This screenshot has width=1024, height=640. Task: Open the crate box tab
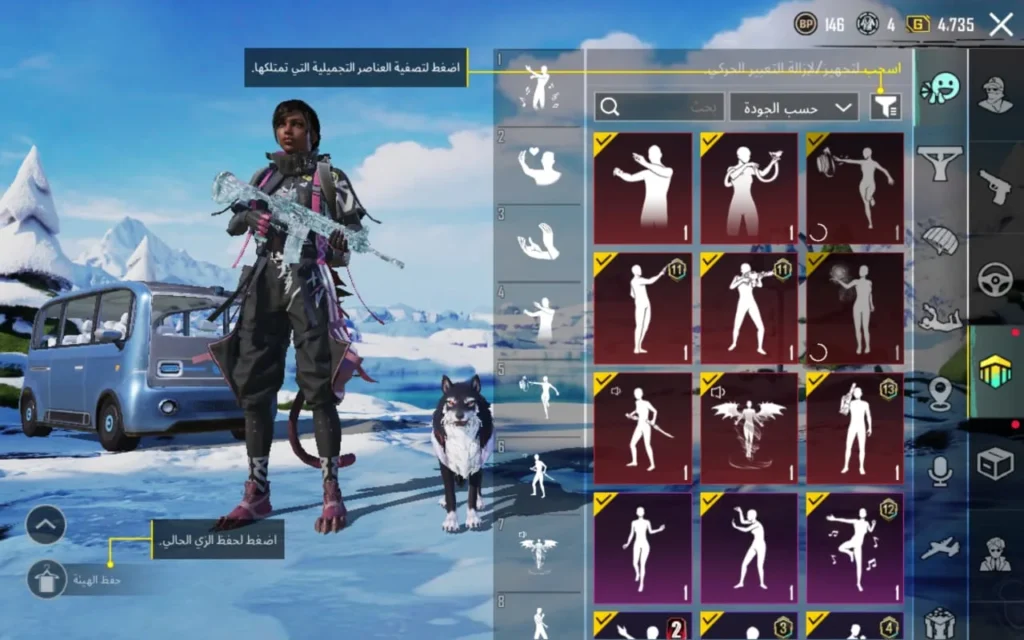click(995, 462)
